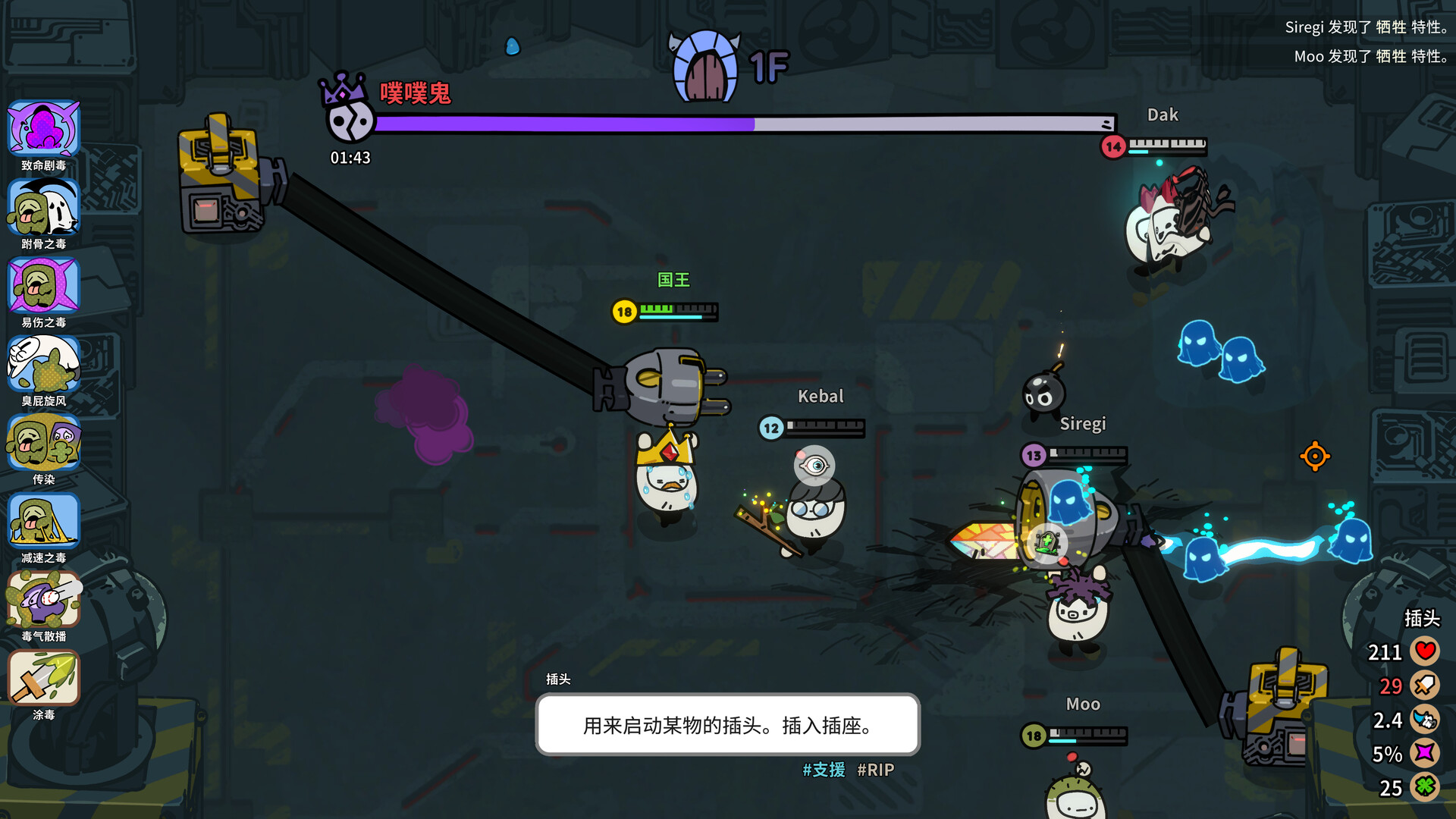1456x819 pixels.
Task: Click the sword attack stat icon
Action: 1424,685
